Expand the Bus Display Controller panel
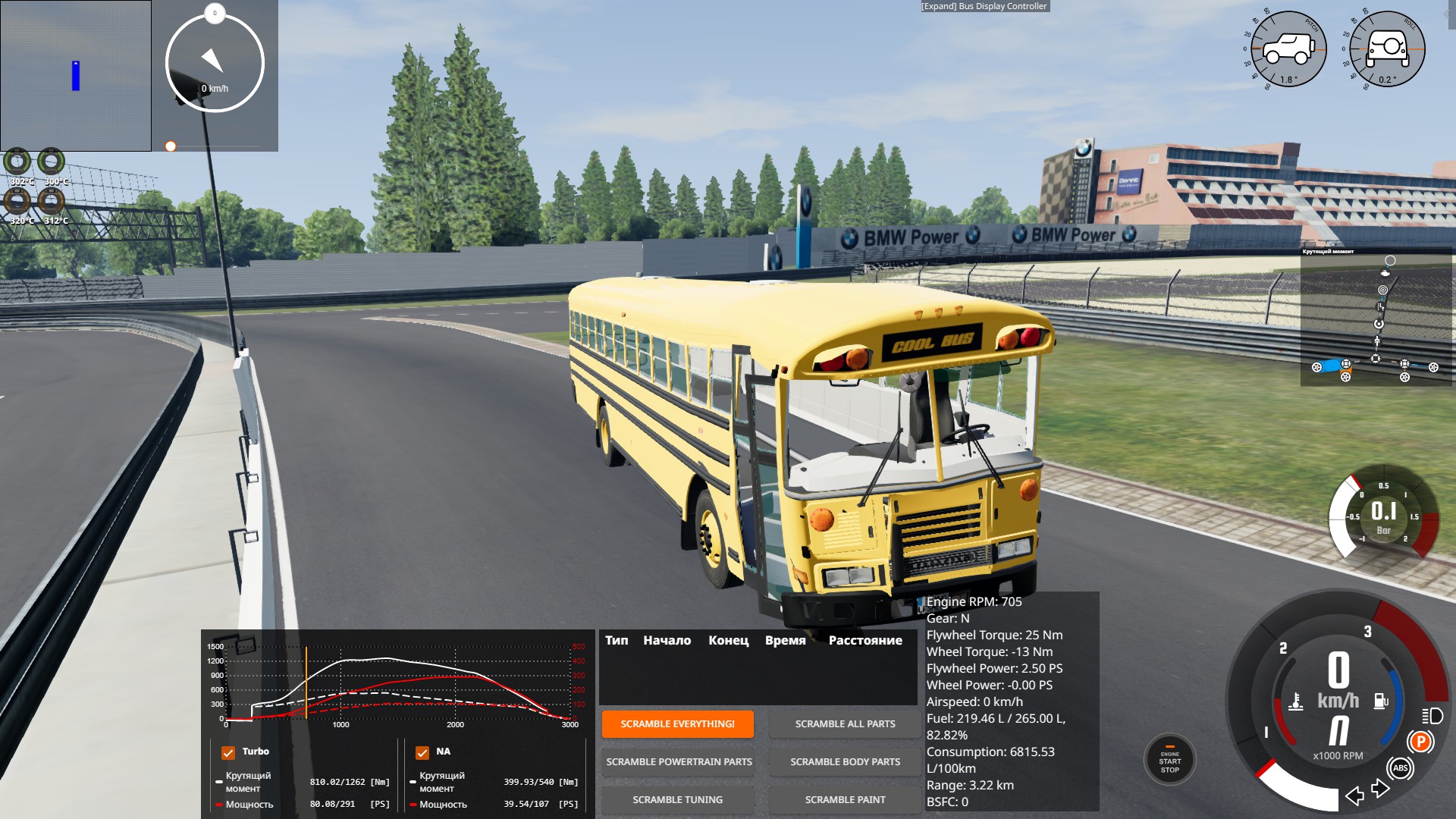The width and height of the screenshot is (1456, 819). [x=984, y=6]
